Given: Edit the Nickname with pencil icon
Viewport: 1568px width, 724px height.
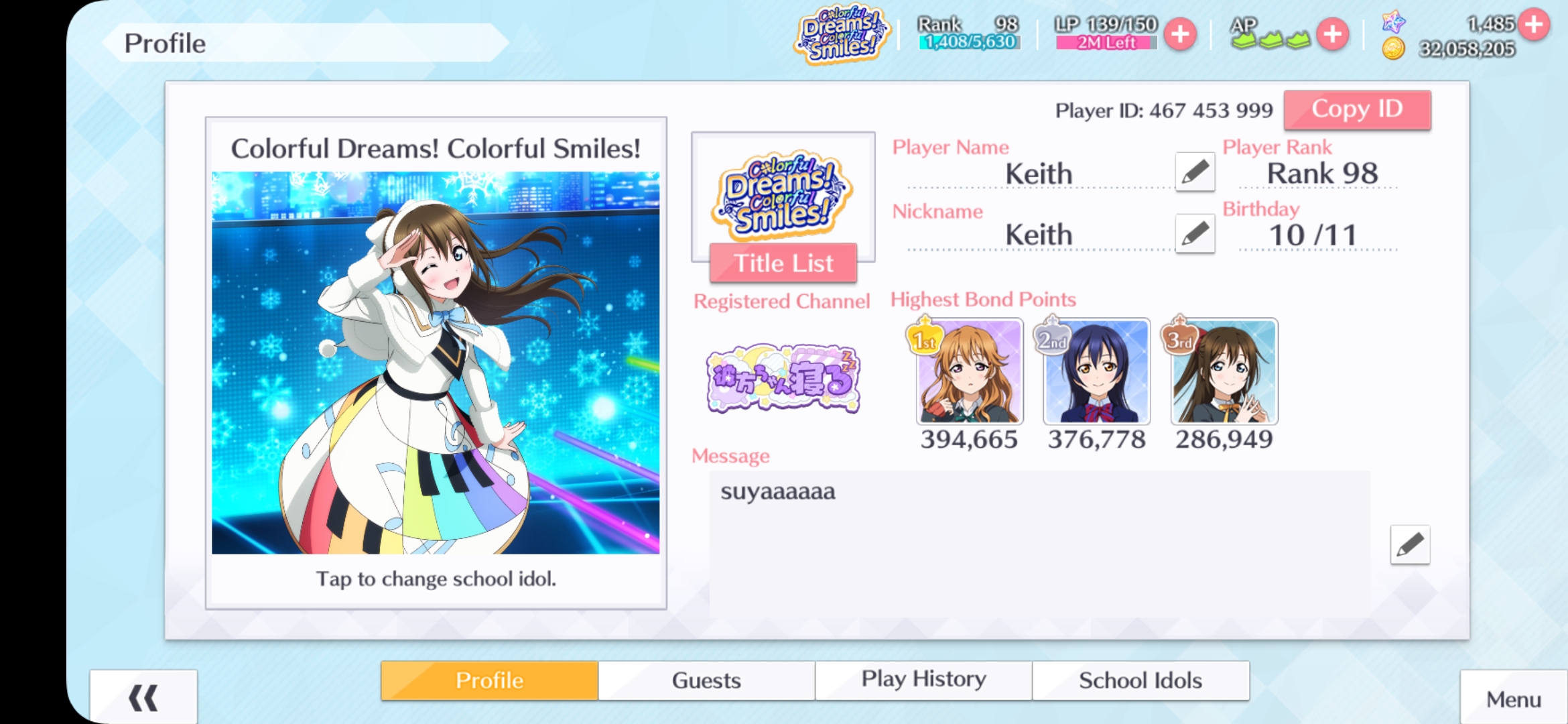Looking at the screenshot, I should [1195, 234].
